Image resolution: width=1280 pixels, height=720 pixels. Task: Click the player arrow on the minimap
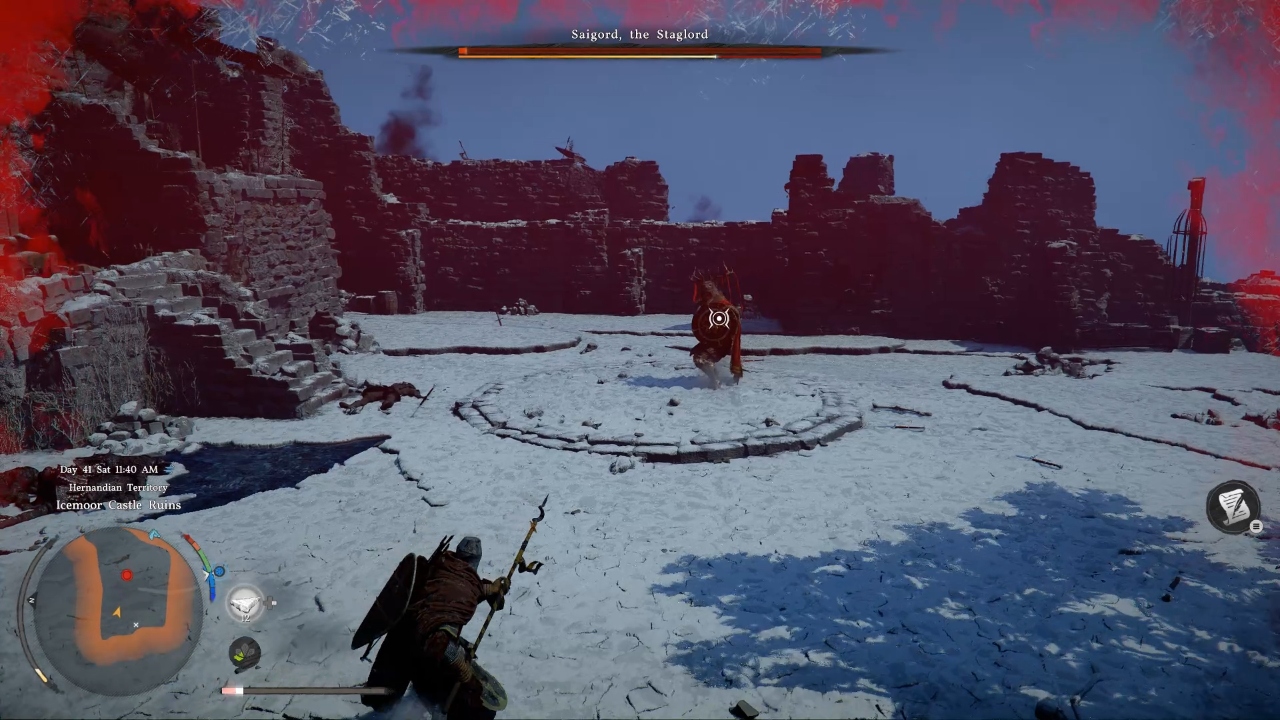[x=118, y=612]
